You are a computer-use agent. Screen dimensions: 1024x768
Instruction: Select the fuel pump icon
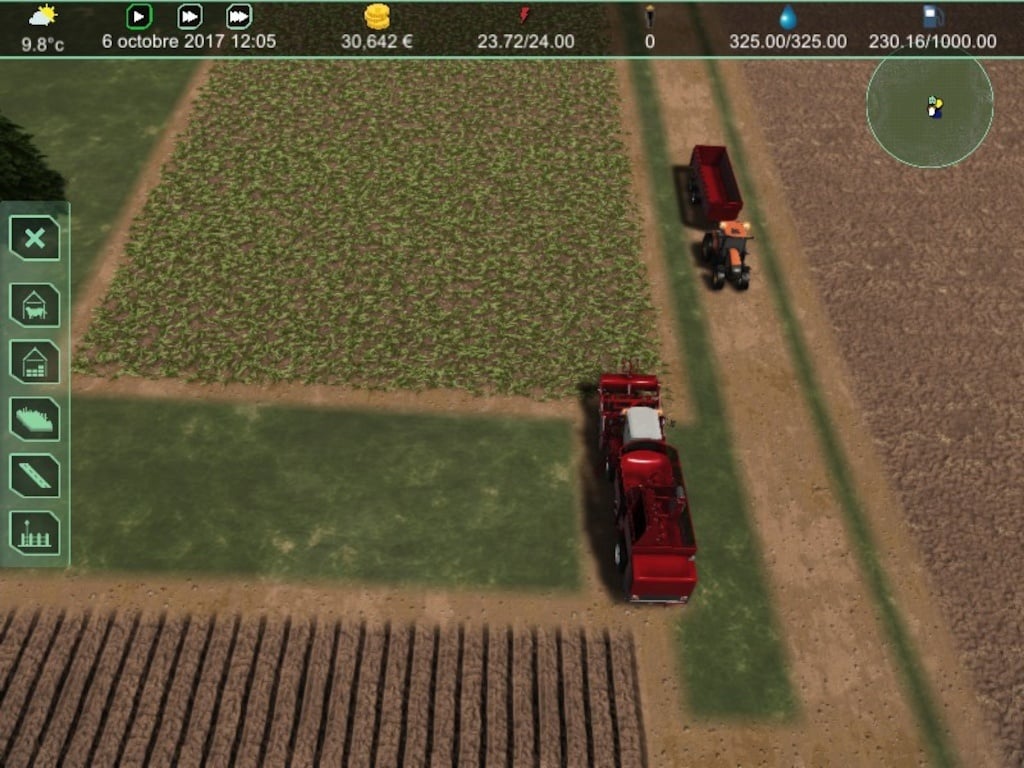point(932,17)
